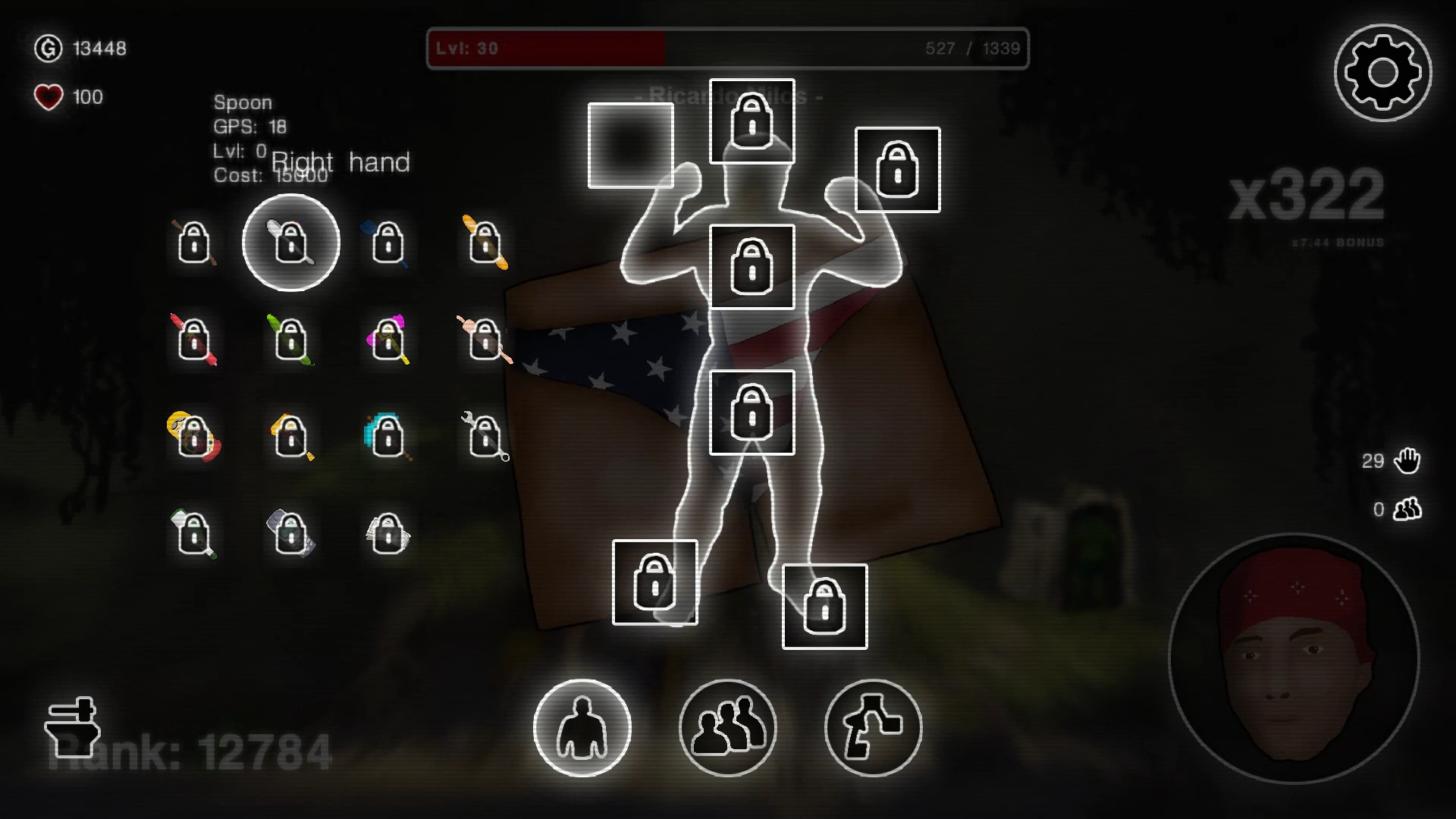
Task: Unlock the head equipment slot
Action: pos(752,122)
